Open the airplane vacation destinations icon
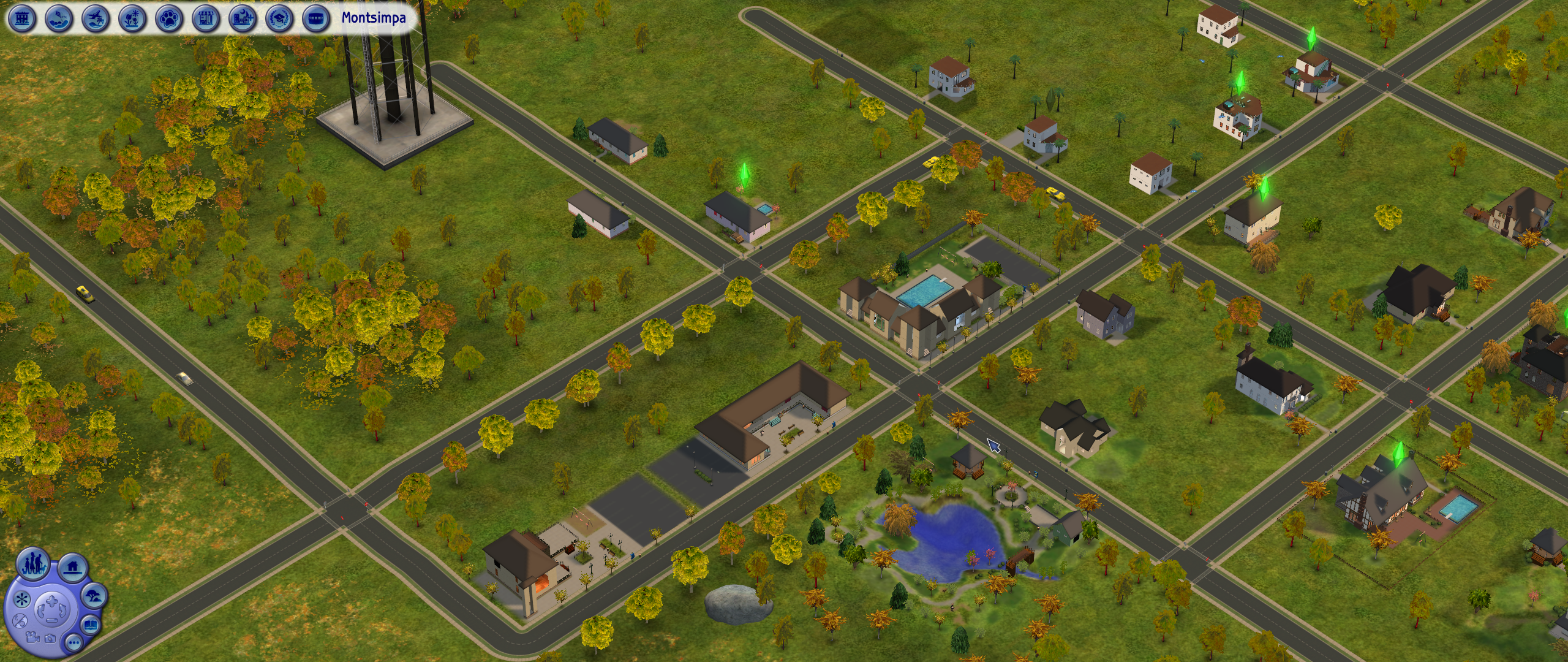 pyautogui.click(x=96, y=18)
